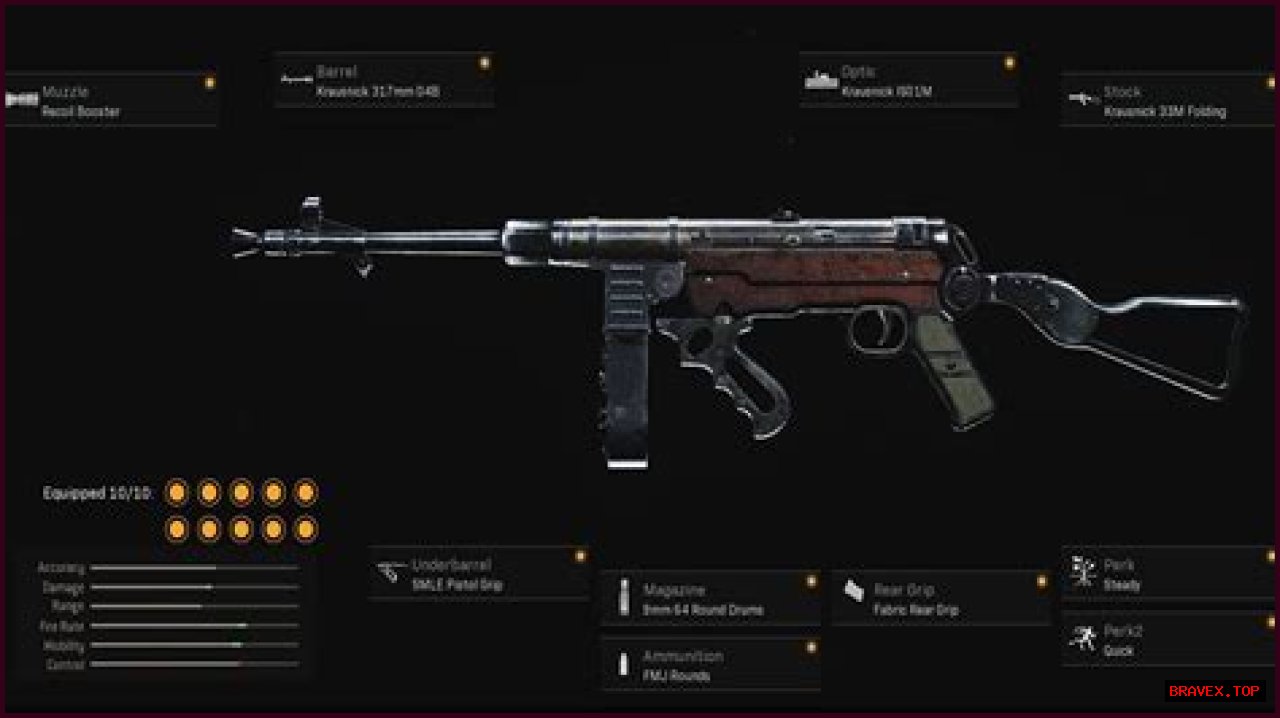The height and width of the screenshot is (718, 1280).
Task: Open the Magazine attachment slot
Action: 710,599
